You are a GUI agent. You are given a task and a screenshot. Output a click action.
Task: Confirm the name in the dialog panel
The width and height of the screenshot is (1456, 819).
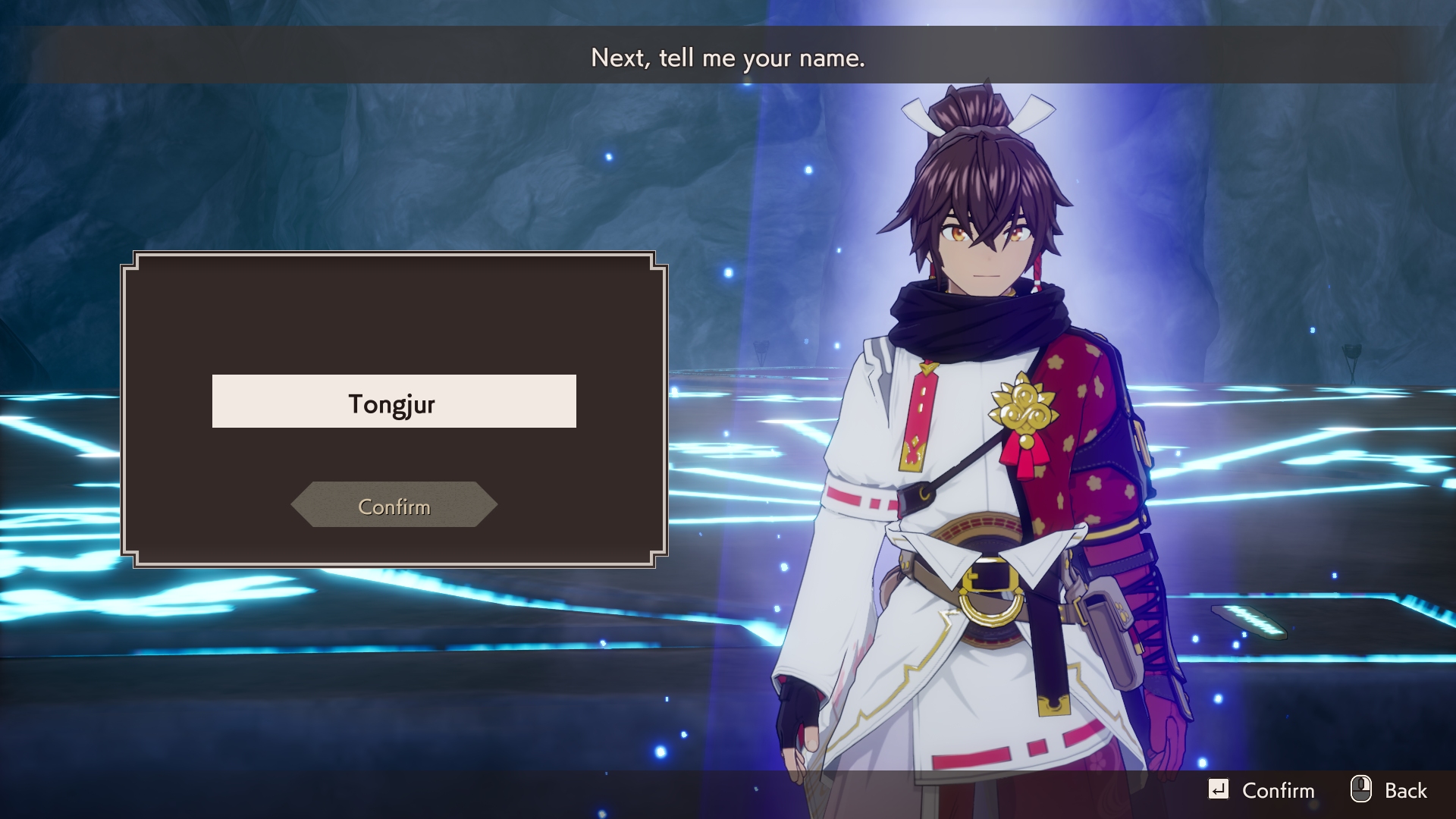pos(394,505)
